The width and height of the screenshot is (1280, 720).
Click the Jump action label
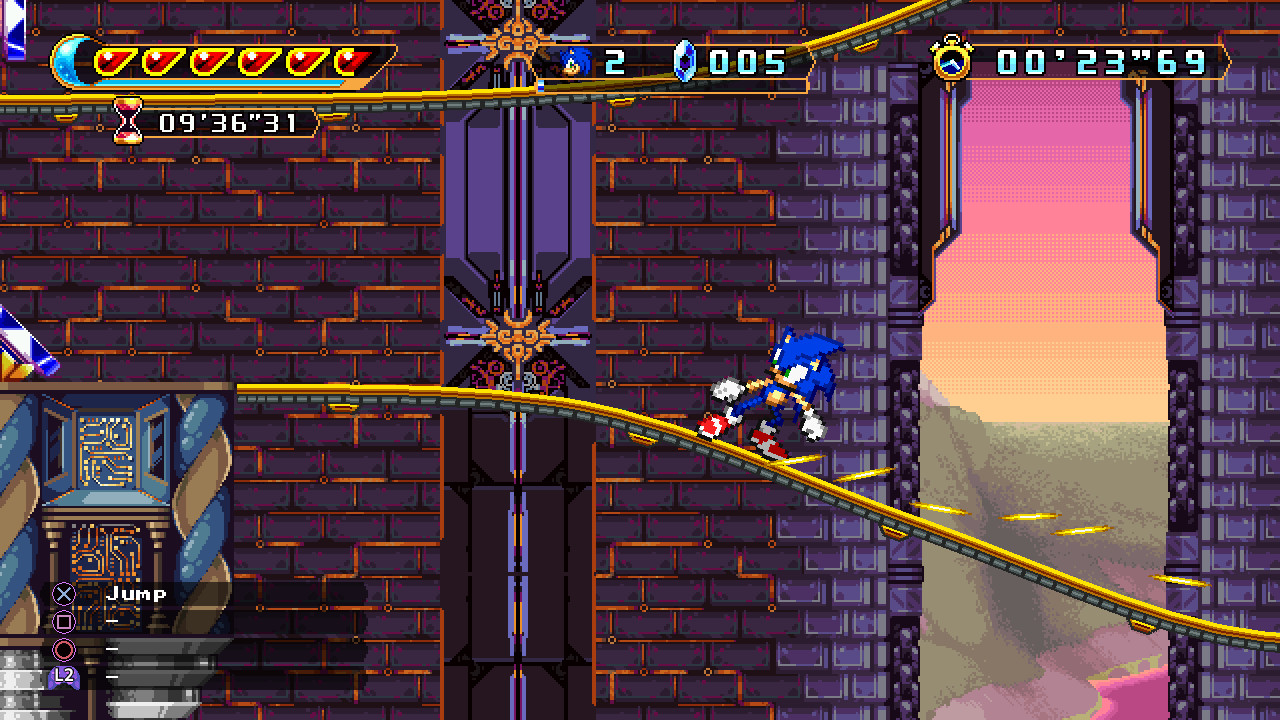coord(135,592)
